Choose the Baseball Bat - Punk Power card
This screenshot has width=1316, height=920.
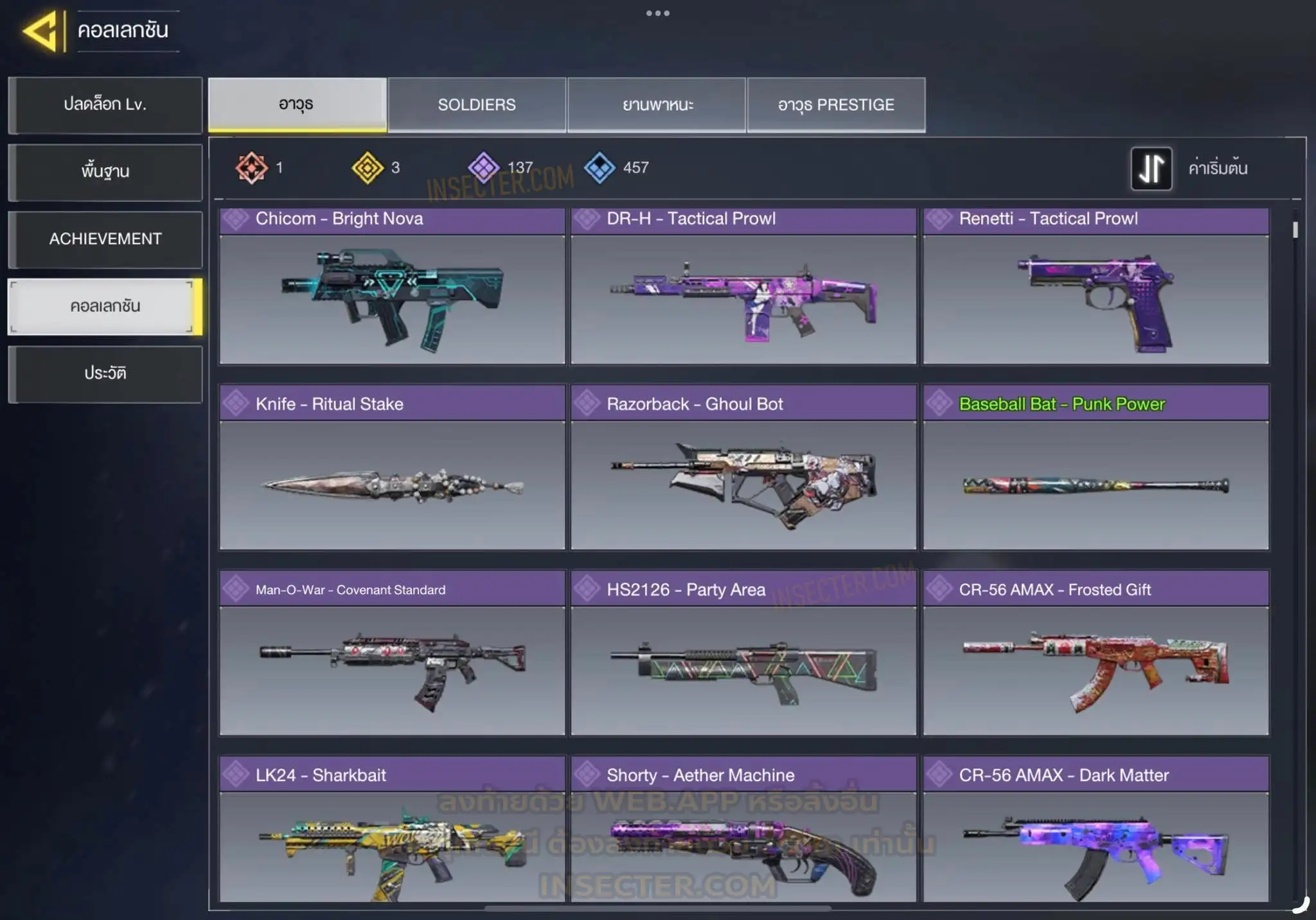click(1096, 468)
